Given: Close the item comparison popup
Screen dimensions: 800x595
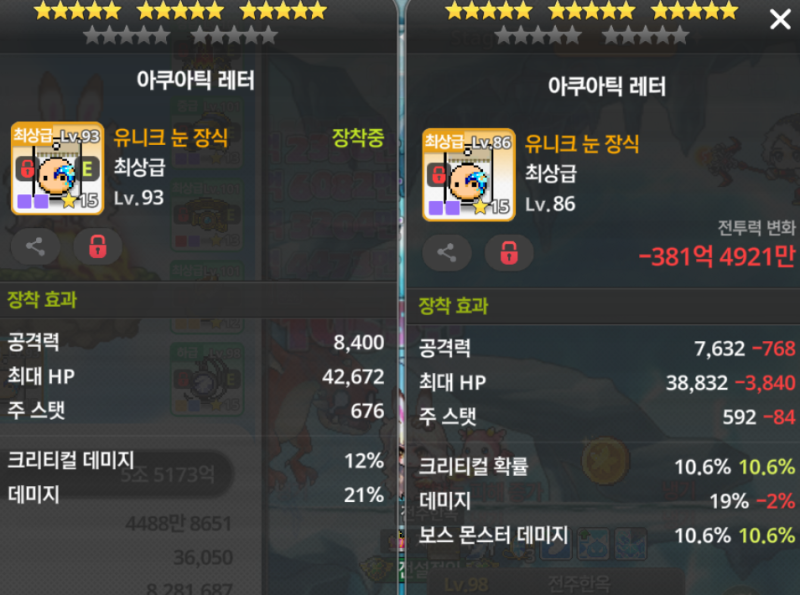Looking at the screenshot, I should tap(780, 21).
